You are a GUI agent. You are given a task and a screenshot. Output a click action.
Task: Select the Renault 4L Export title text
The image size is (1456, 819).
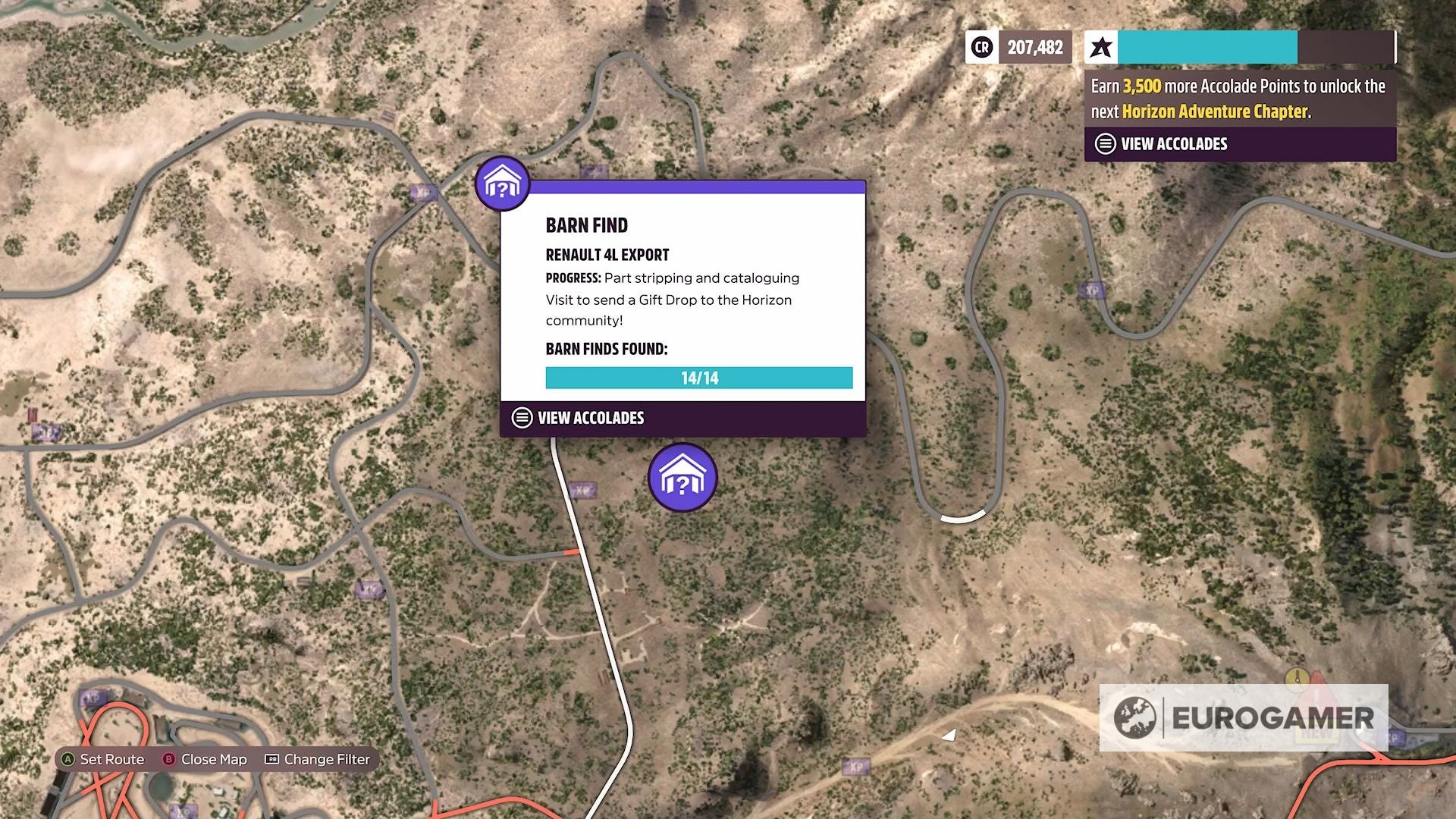click(x=607, y=255)
